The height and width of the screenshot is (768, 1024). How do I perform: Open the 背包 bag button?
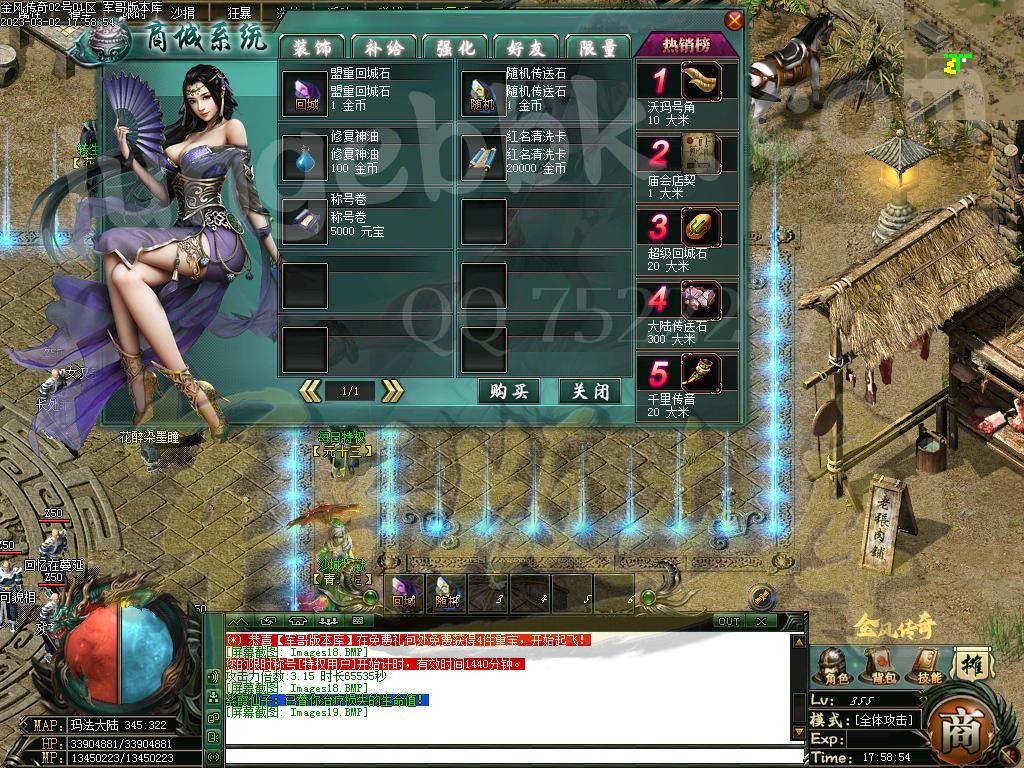click(879, 665)
